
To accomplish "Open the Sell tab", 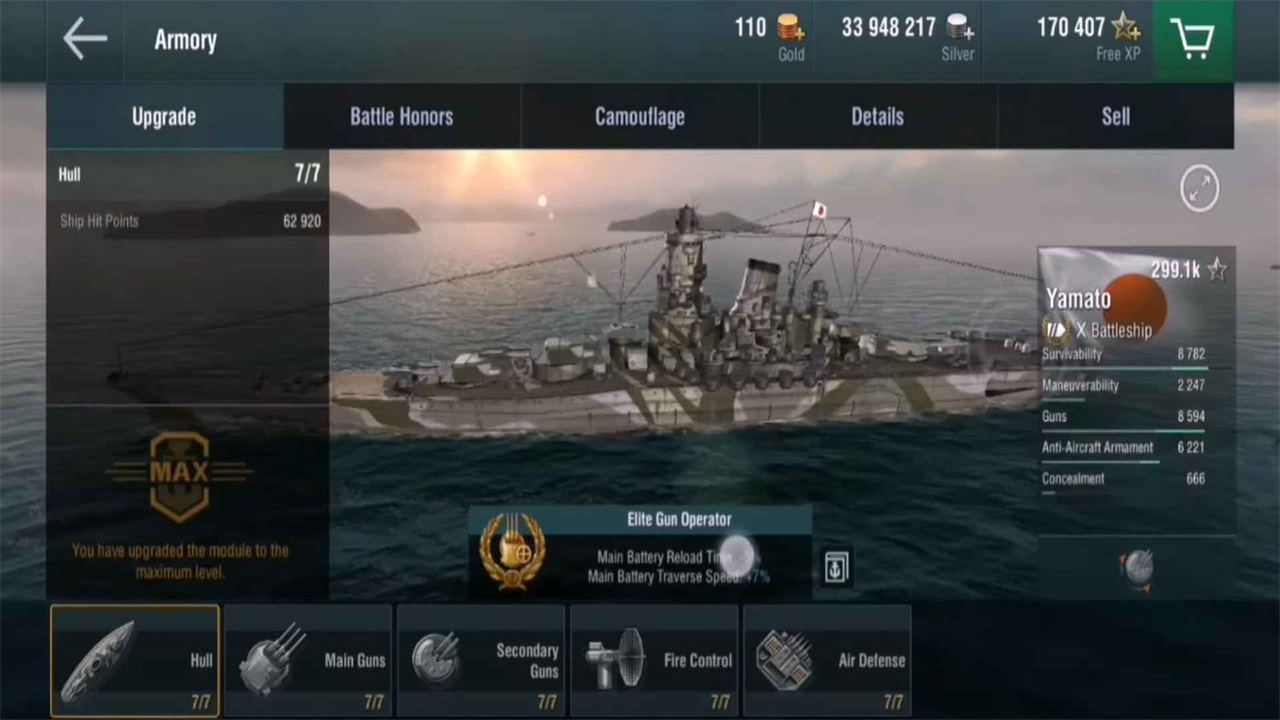I will (1115, 116).
